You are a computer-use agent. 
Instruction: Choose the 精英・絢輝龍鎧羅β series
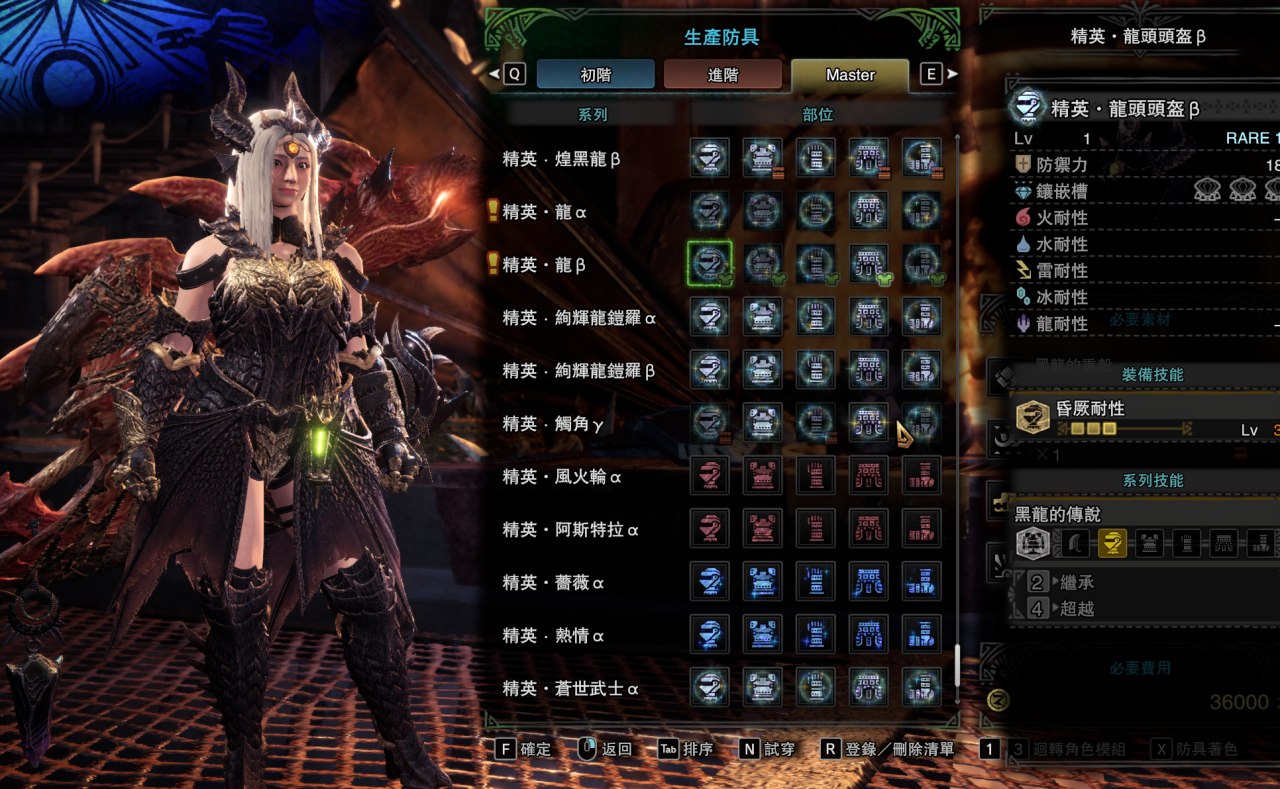579,370
